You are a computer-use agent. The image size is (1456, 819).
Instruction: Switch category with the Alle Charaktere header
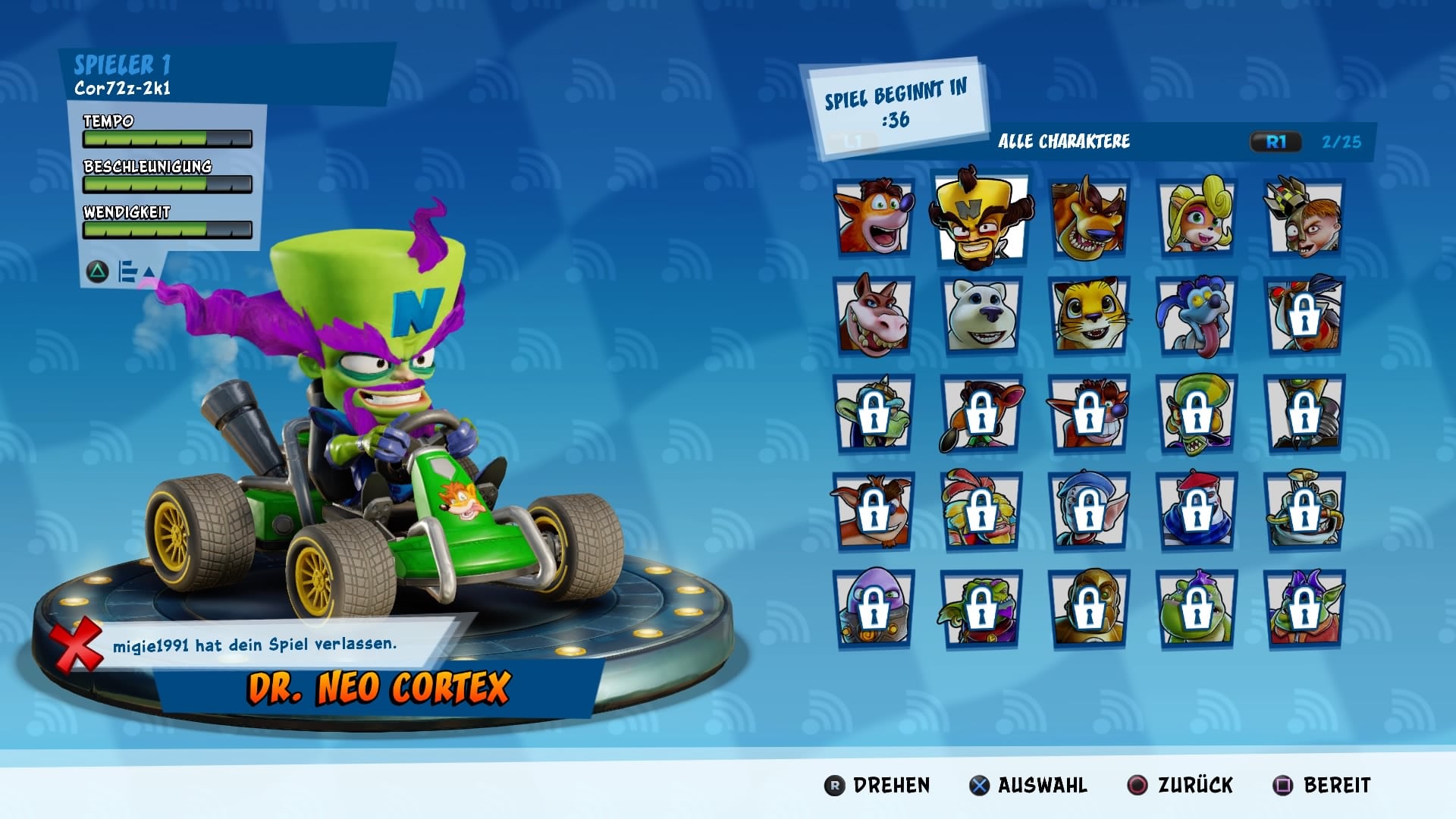[1063, 142]
